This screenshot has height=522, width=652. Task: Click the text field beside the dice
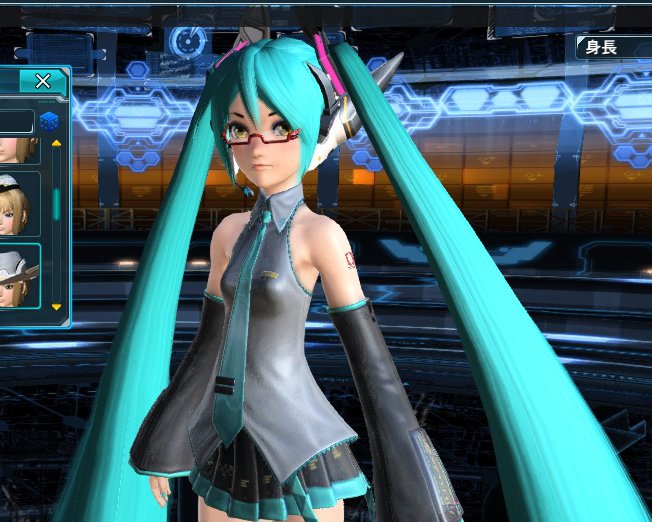(x=16, y=122)
